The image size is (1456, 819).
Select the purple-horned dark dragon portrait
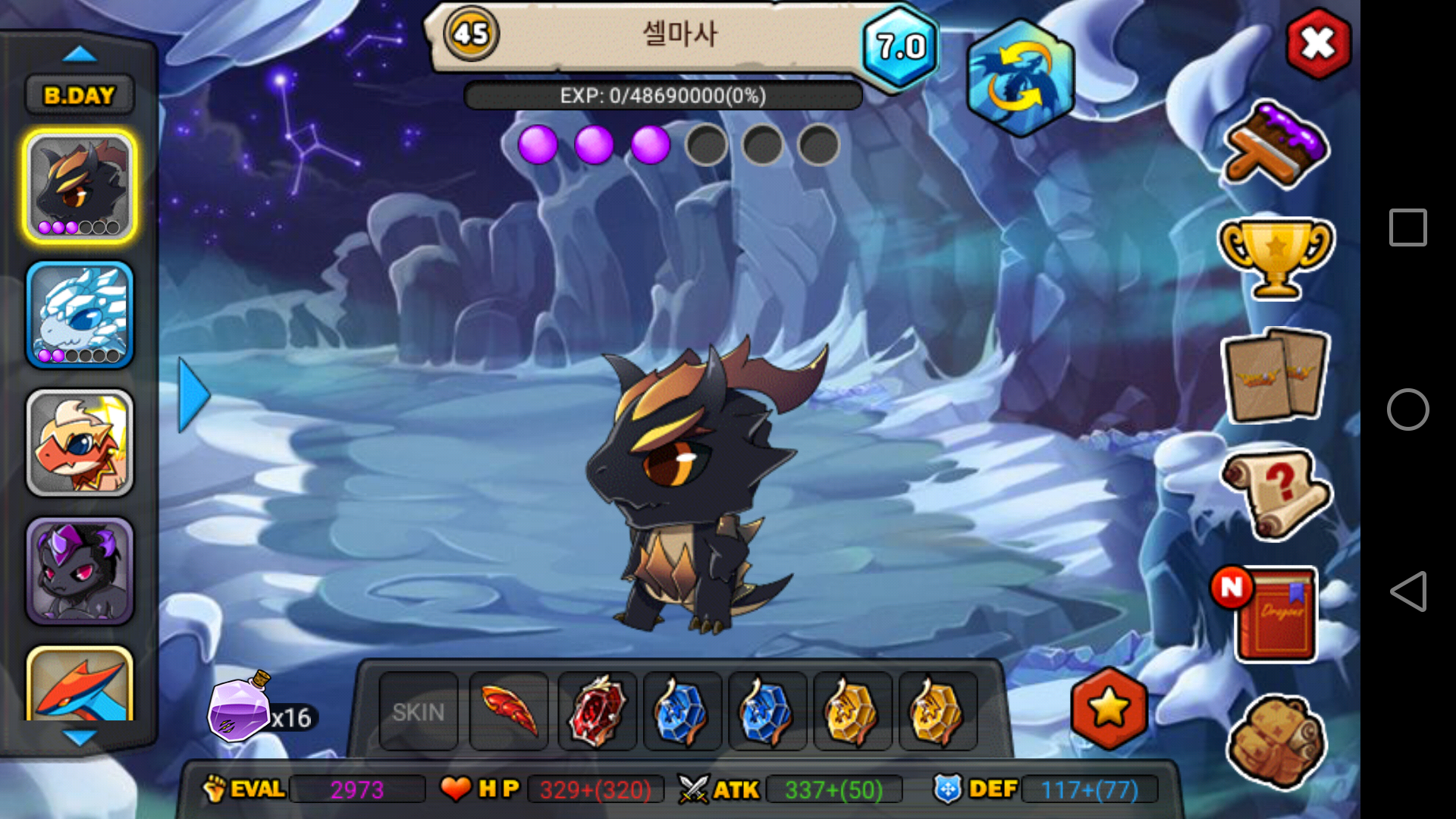(80, 571)
